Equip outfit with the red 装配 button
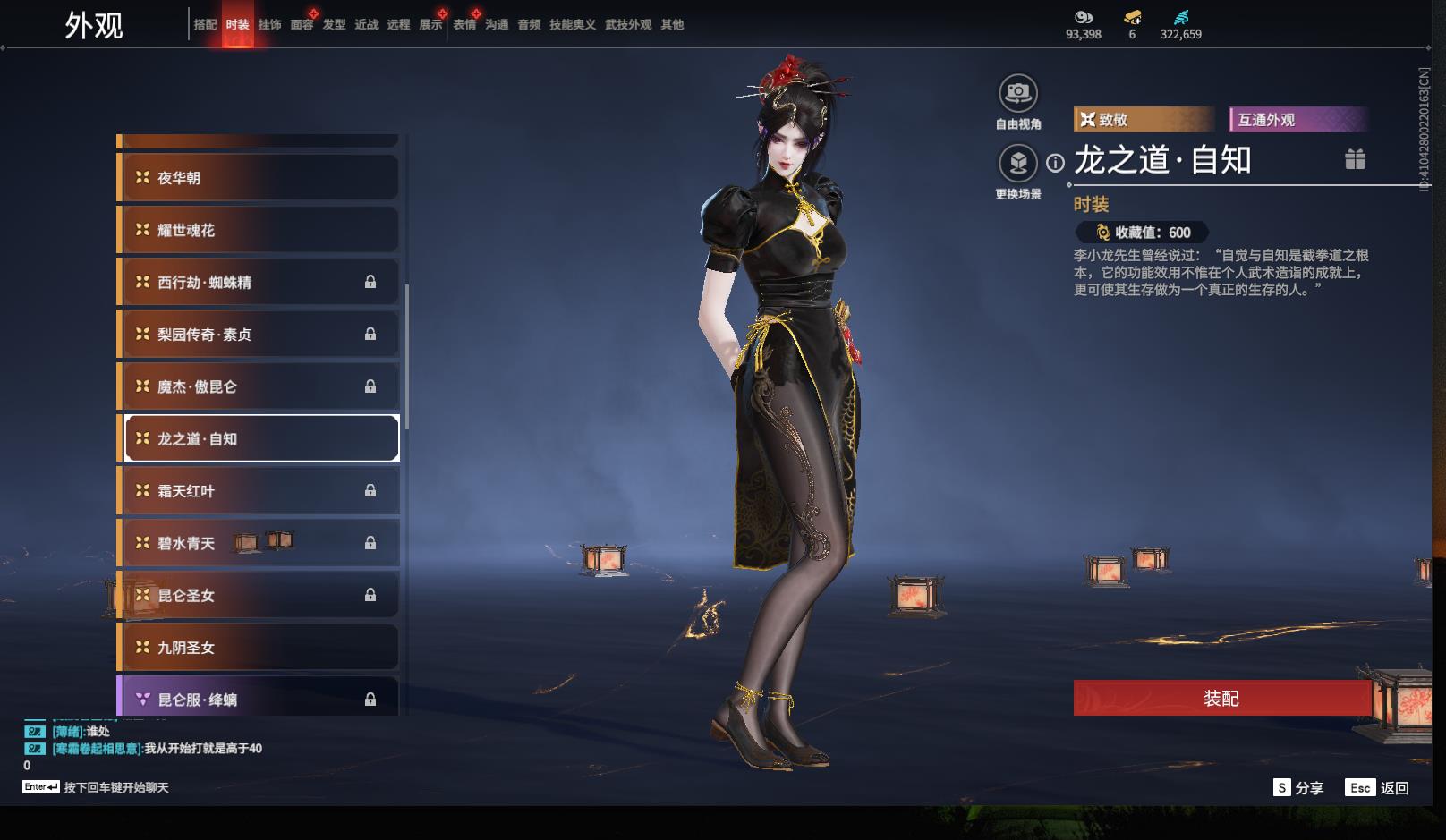This screenshot has height=840, width=1446. [x=1221, y=698]
